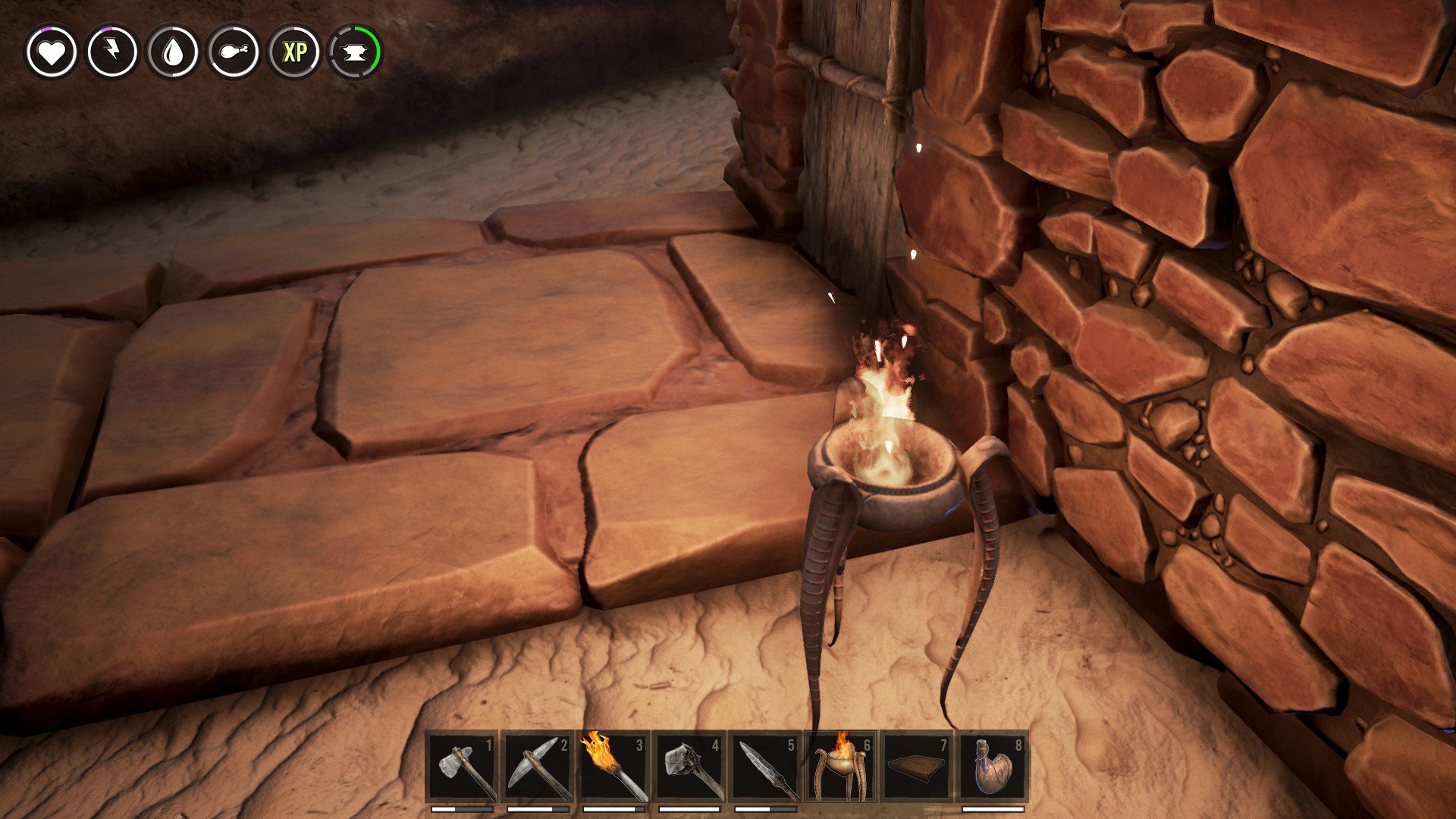Choose the burning torch hotbar slot
Viewport: 1456px width, 819px height.
pyautogui.click(x=614, y=767)
